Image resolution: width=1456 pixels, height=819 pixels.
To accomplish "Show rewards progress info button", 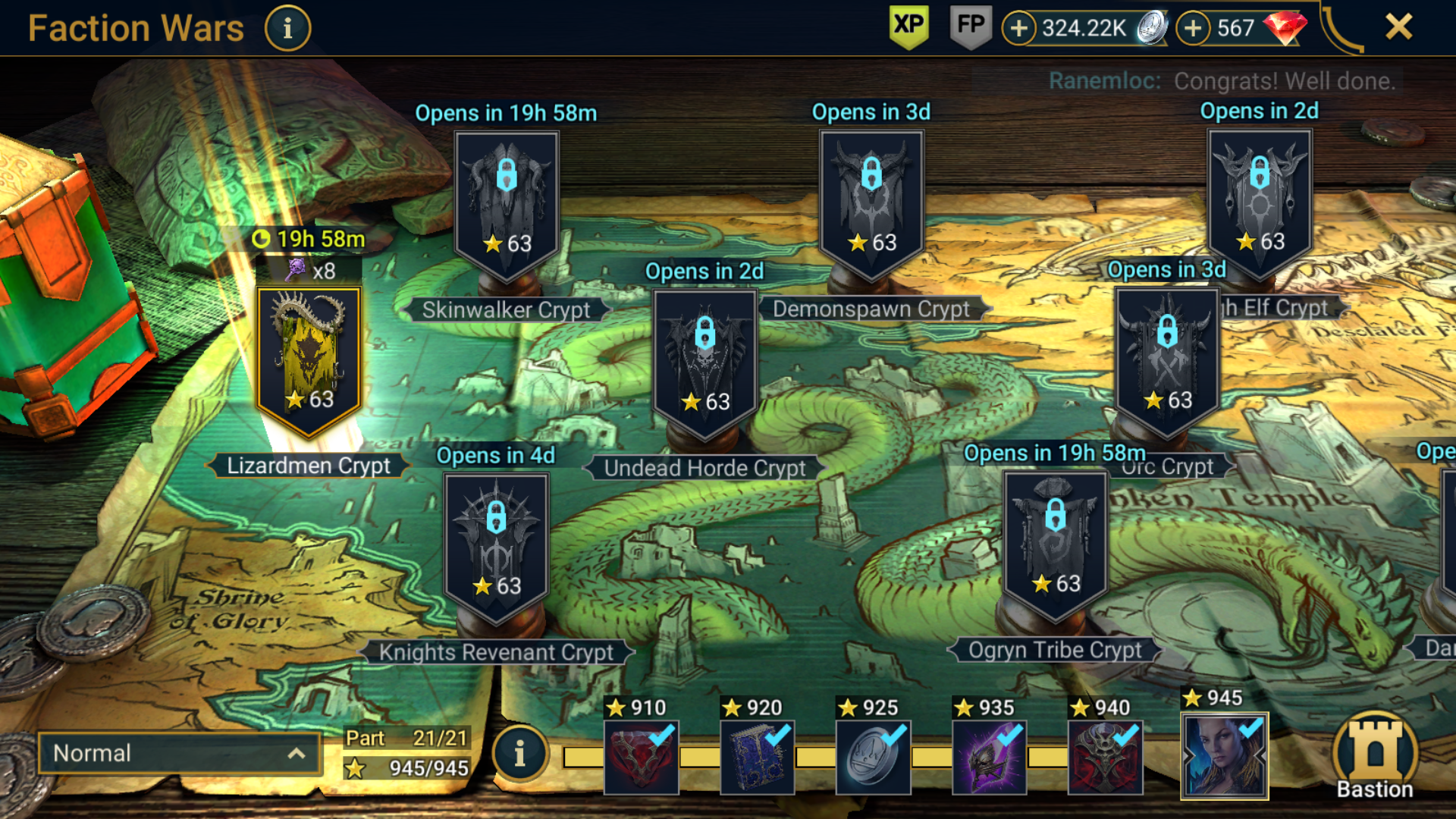I will coord(519,754).
